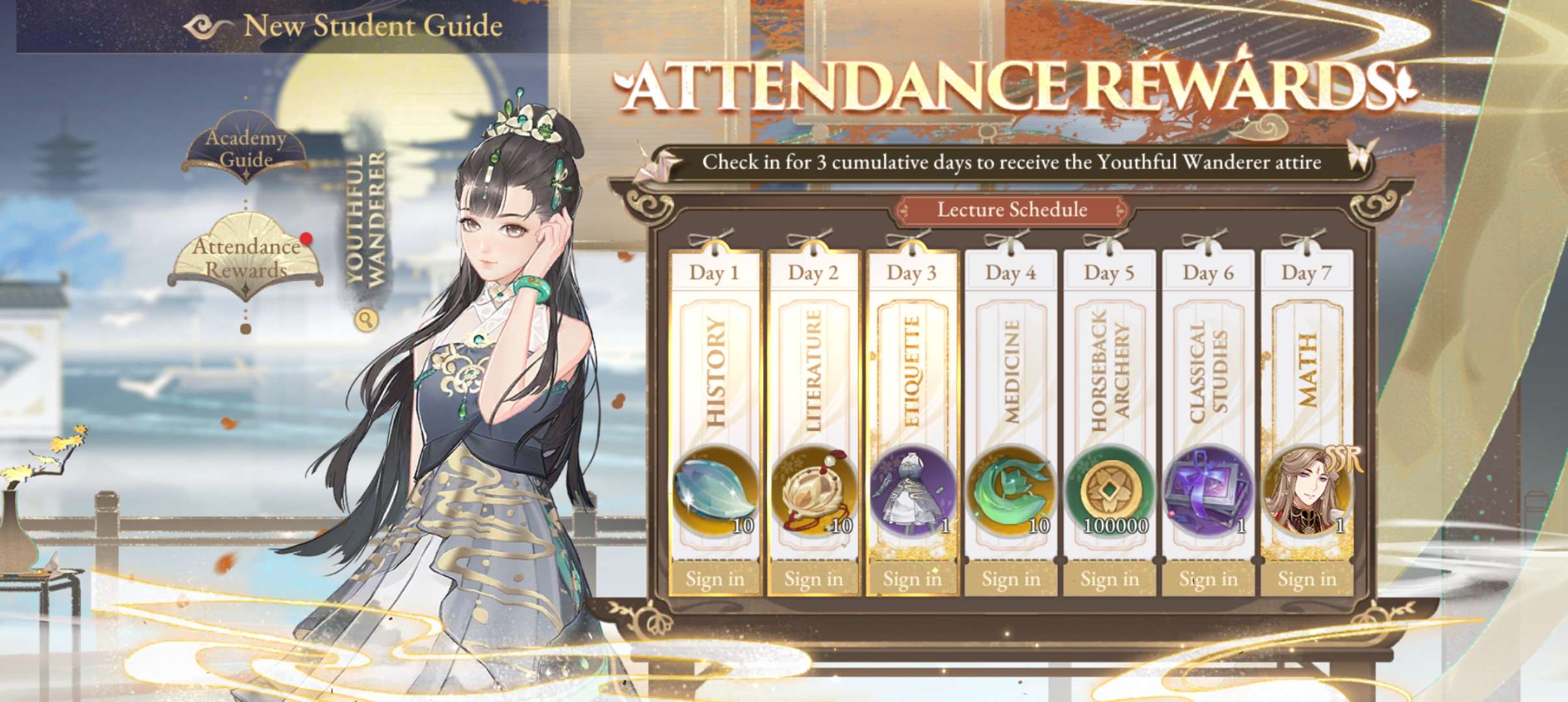Sign in for Day 1 History
1568x702 pixels.
[714, 578]
